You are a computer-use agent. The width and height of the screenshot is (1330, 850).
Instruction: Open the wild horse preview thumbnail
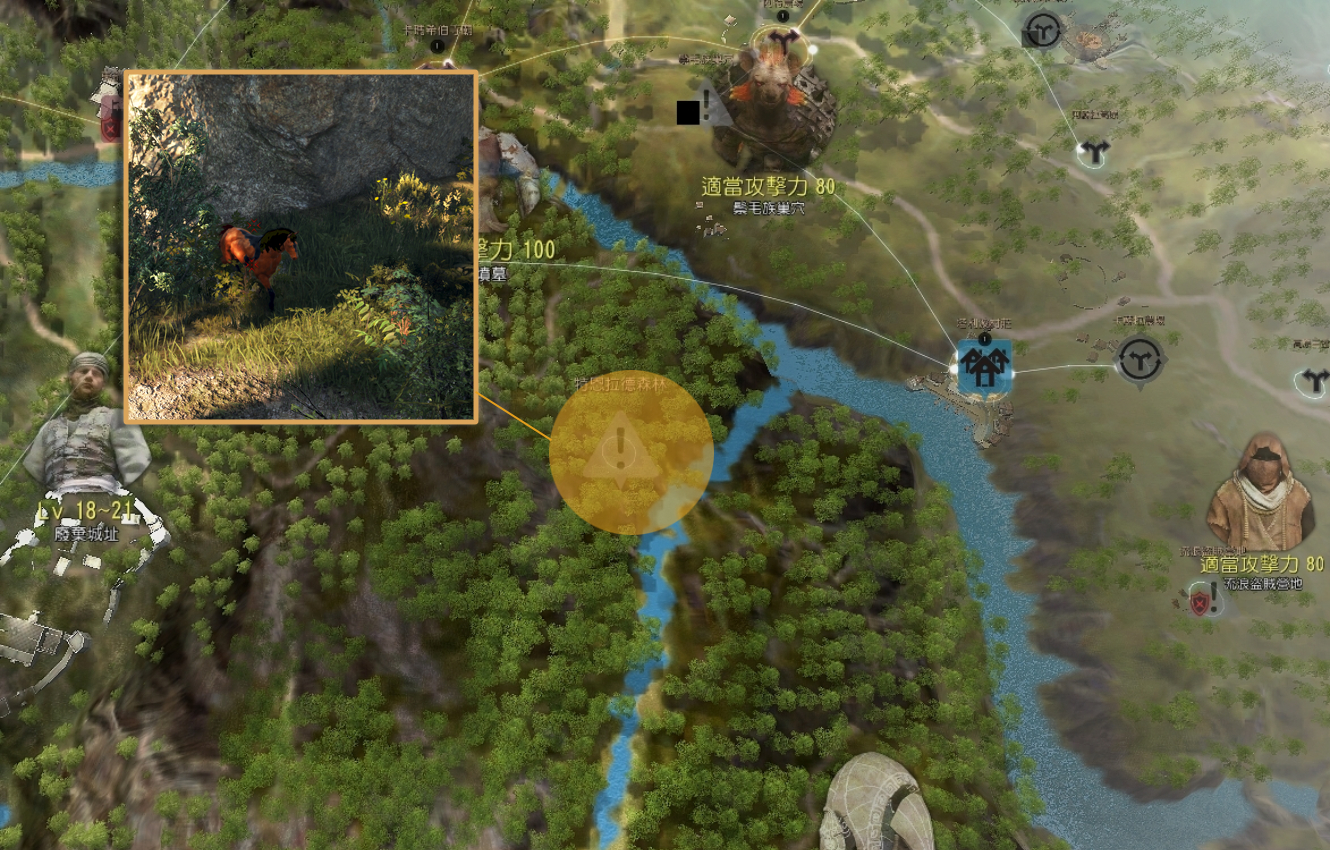pos(300,247)
